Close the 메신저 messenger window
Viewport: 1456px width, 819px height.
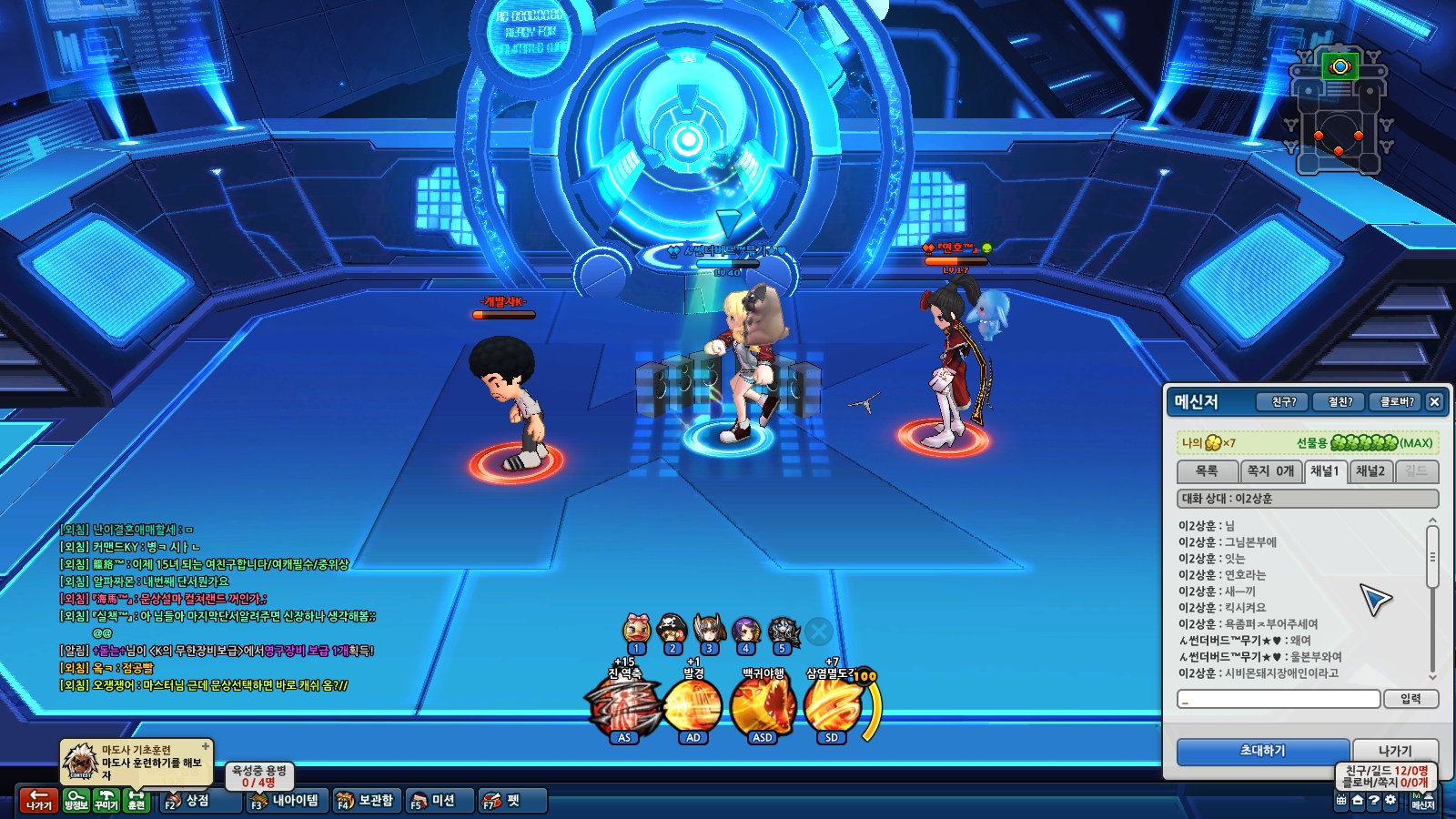click(x=1434, y=401)
